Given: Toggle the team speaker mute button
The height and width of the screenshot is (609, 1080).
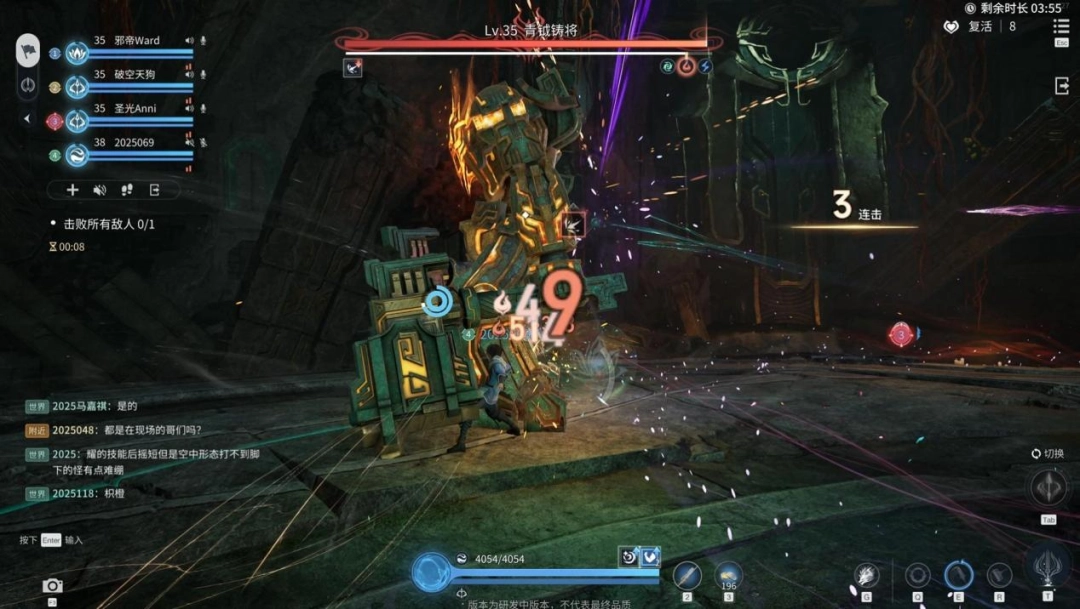Looking at the screenshot, I should pyautogui.click(x=100, y=190).
